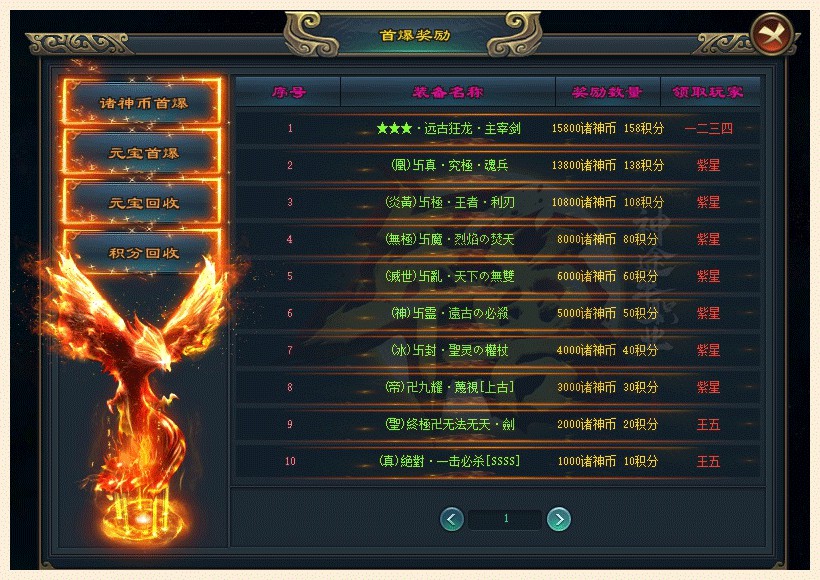The width and height of the screenshot is (820, 580).
Task: Open the 元宝首爆 tab
Action: pyautogui.click(x=143, y=153)
